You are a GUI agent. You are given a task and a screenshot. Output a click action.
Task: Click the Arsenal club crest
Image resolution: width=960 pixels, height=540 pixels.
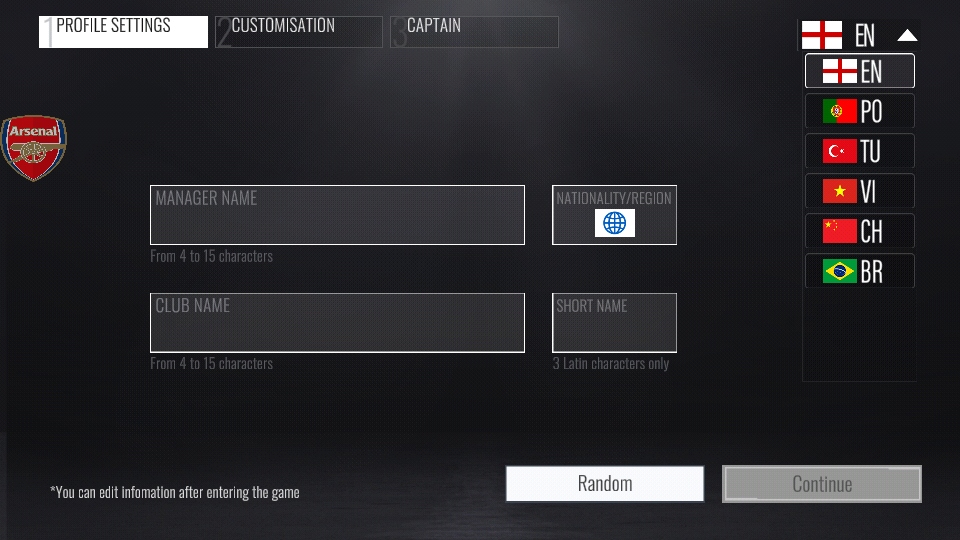[34, 147]
